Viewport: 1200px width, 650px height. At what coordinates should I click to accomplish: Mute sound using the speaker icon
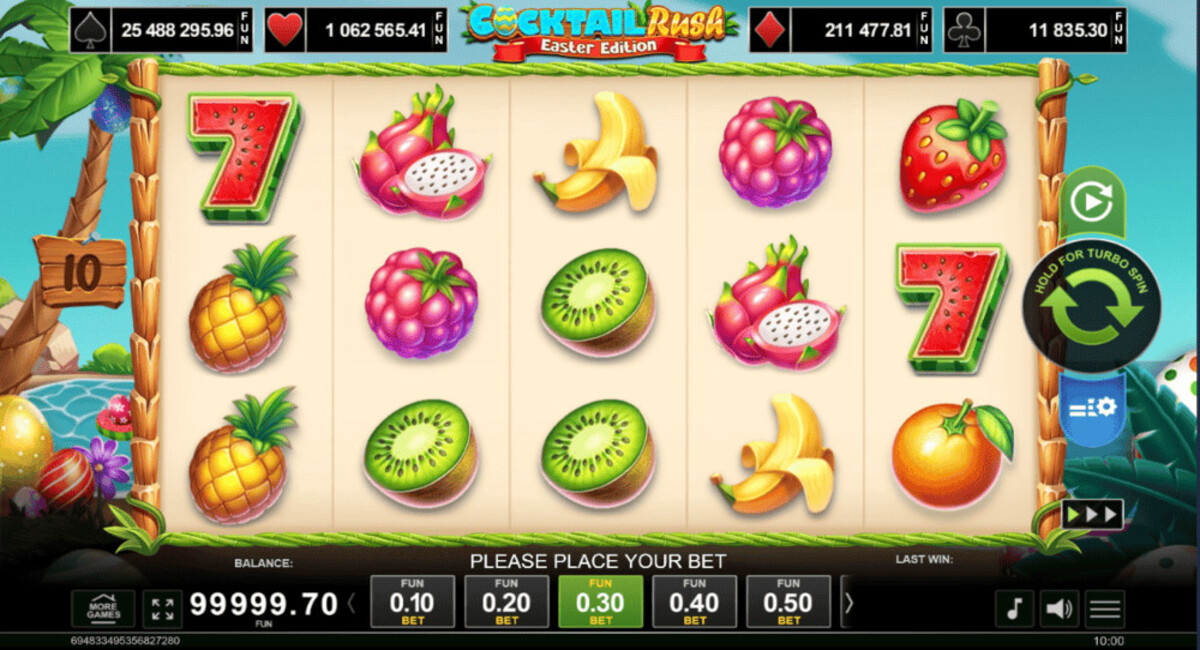(1059, 608)
